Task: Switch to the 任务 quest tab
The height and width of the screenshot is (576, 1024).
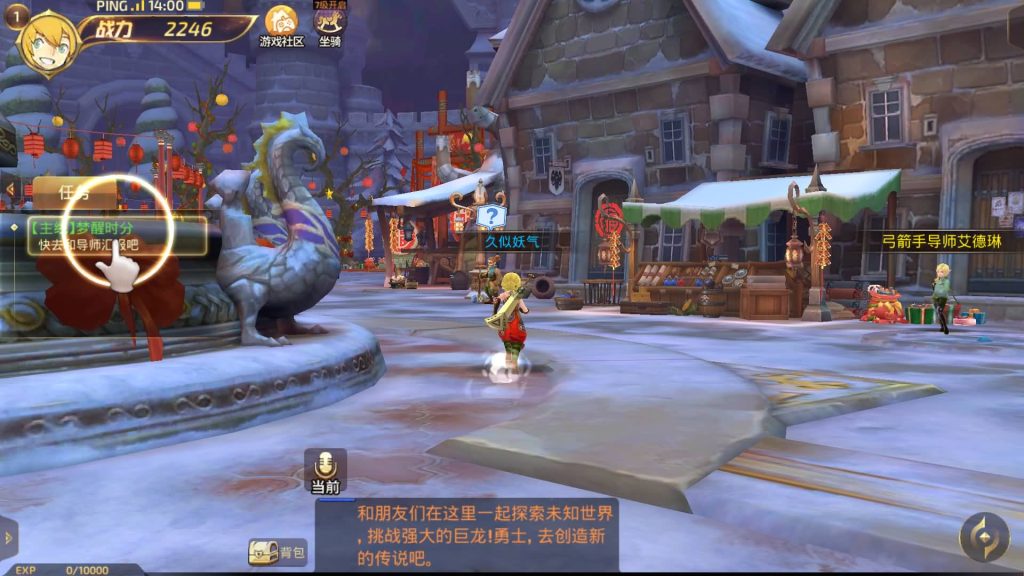Action: [74, 192]
